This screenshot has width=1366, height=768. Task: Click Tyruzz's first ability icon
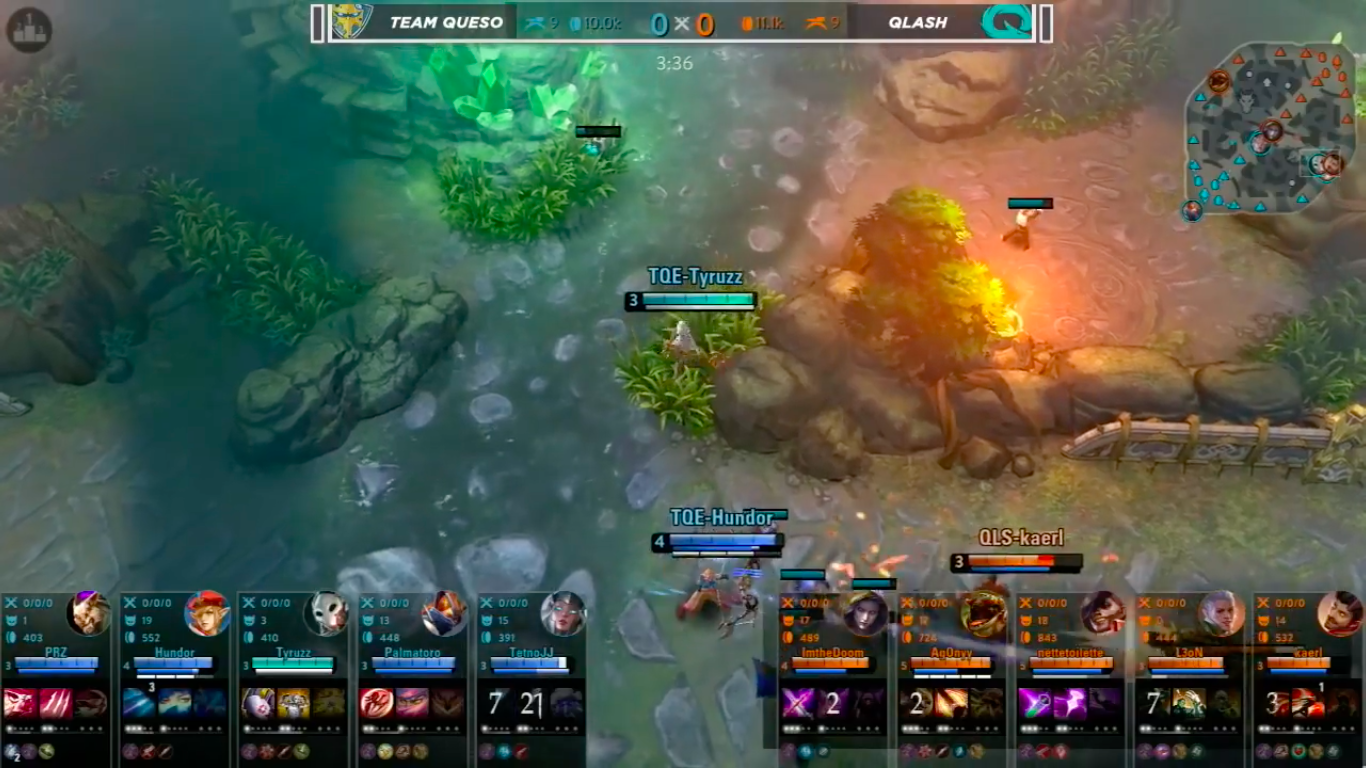click(258, 703)
